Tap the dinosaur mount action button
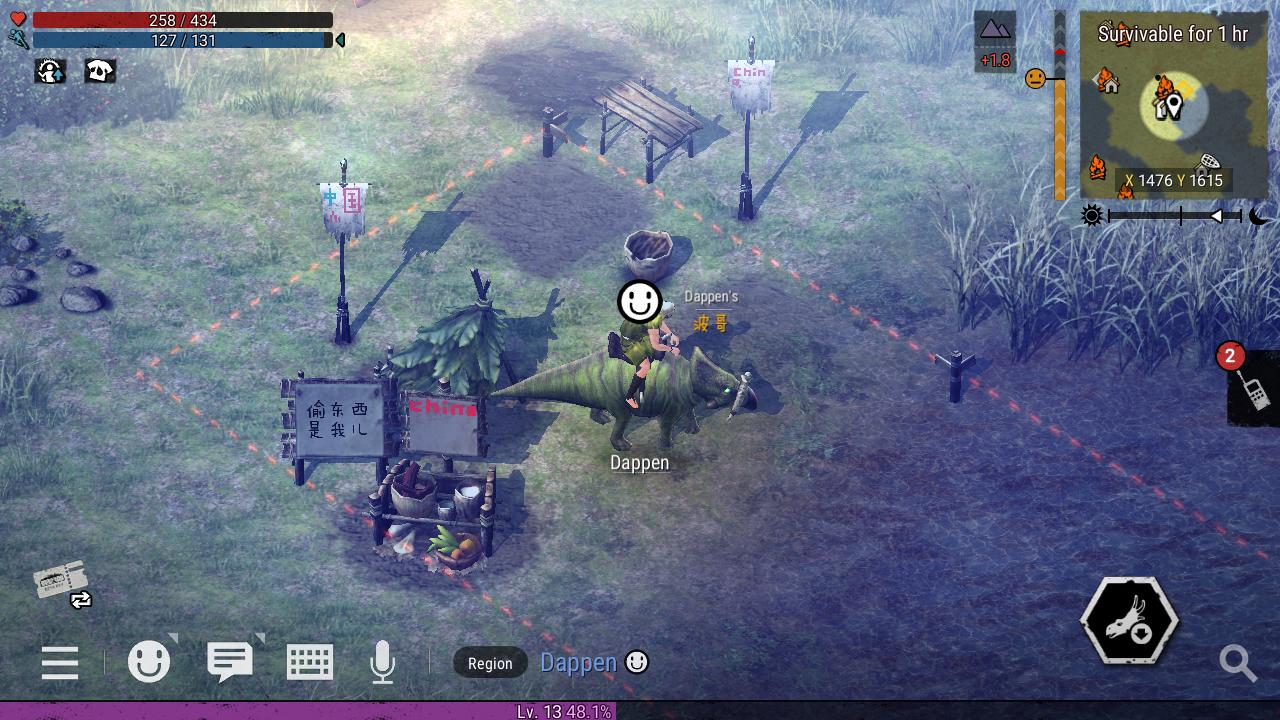1280x720 pixels. (1129, 621)
